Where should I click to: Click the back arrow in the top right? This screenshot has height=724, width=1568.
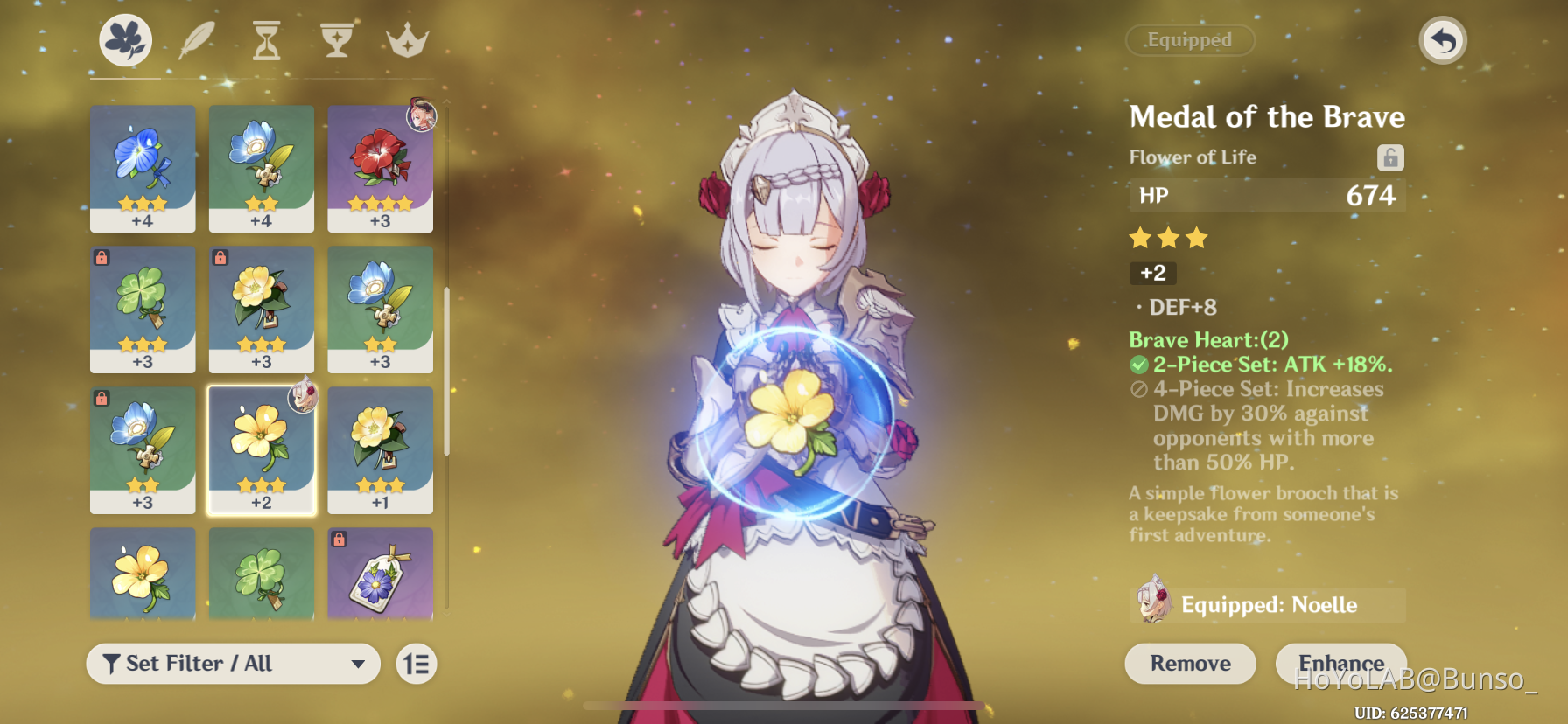(x=1443, y=40)
